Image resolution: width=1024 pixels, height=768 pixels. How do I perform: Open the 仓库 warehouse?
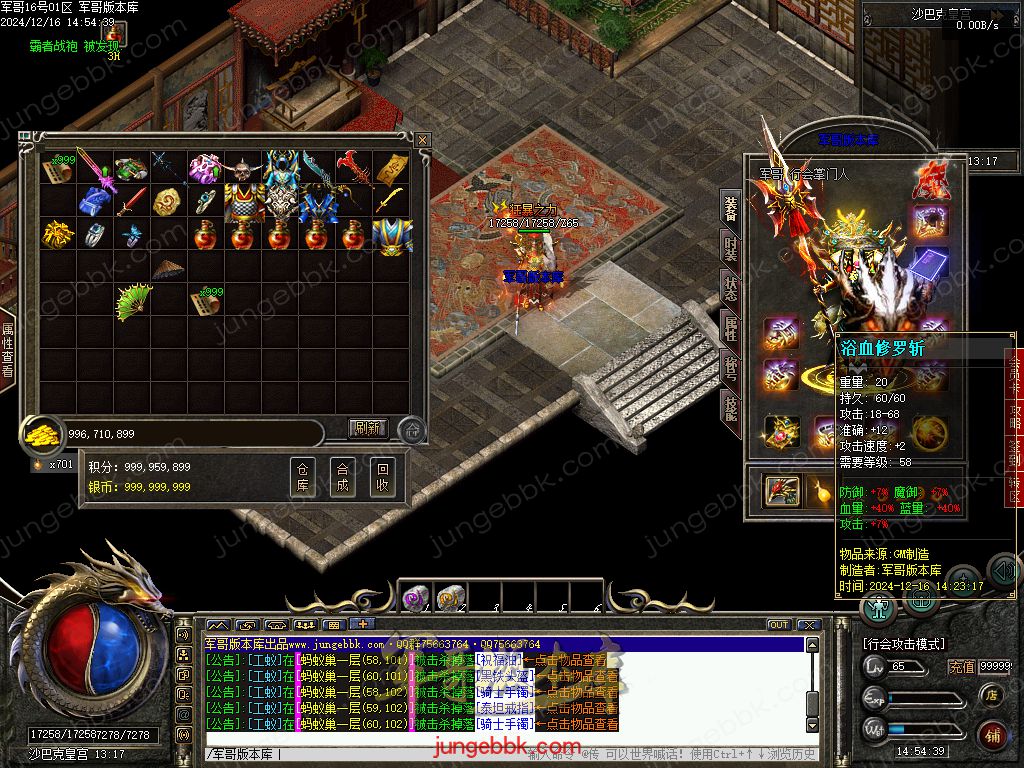[x=302, y=478]
